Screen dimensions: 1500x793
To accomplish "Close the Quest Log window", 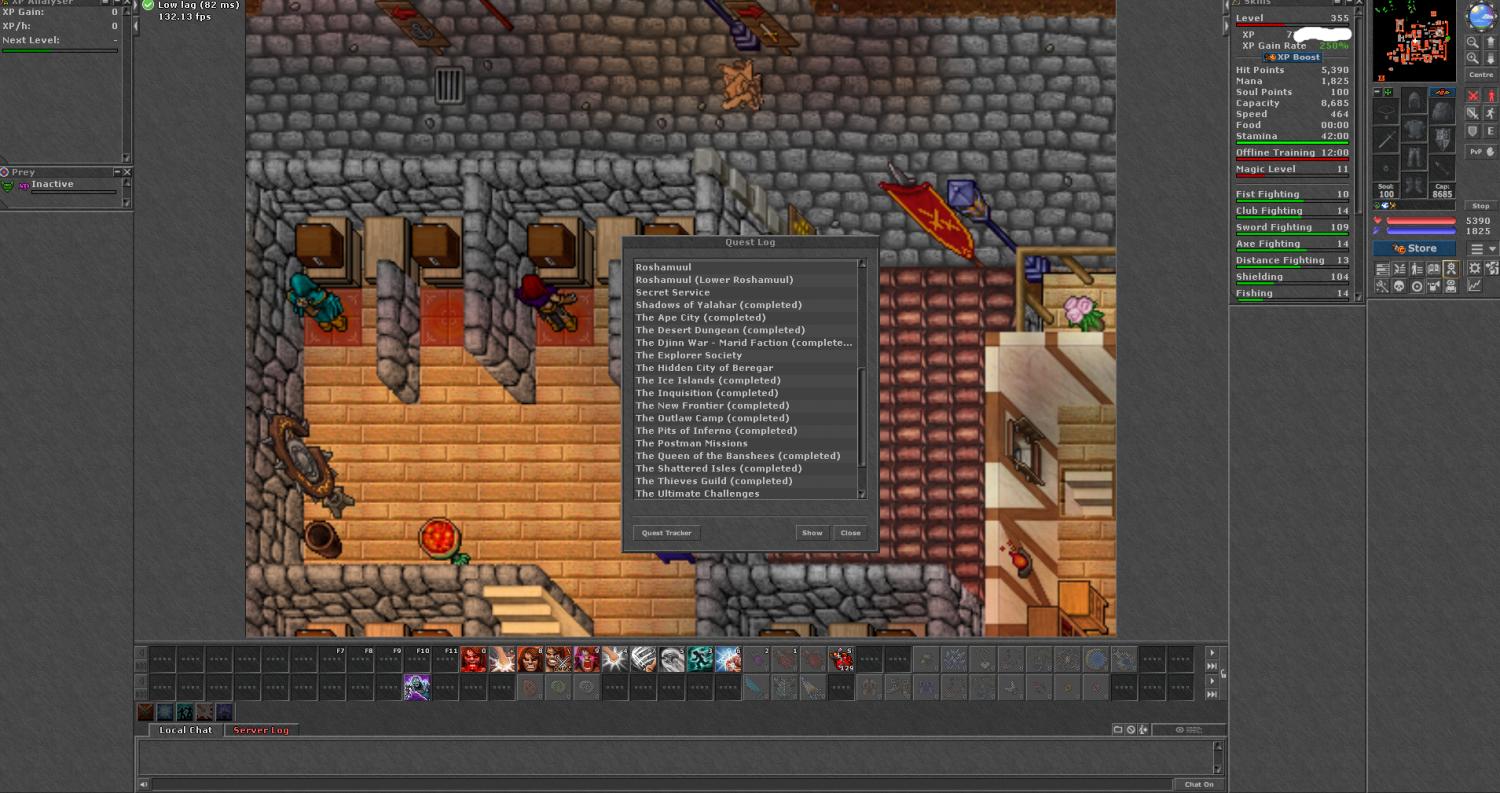I will point(850,533).
